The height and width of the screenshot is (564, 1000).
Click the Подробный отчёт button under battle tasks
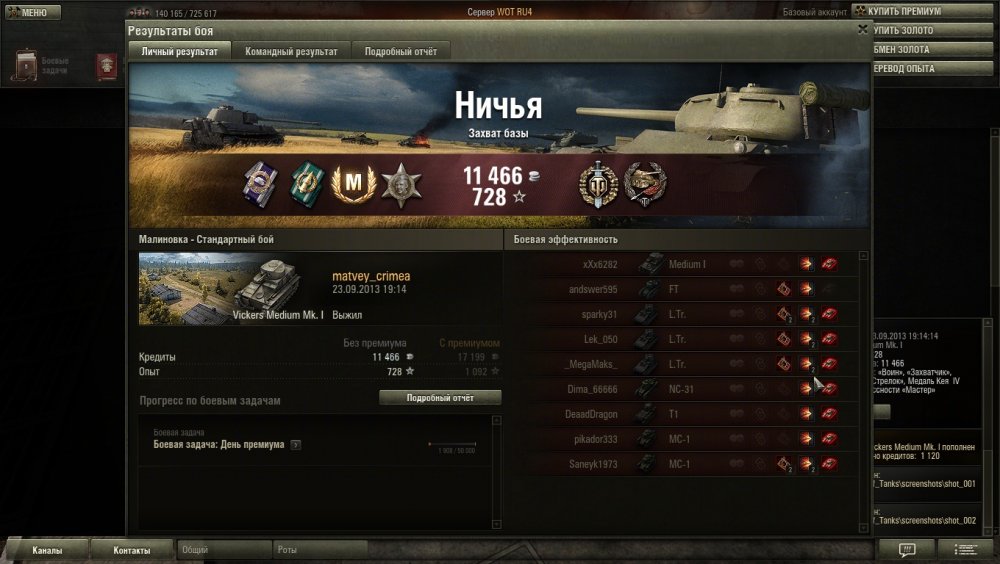tap(440, 398)
